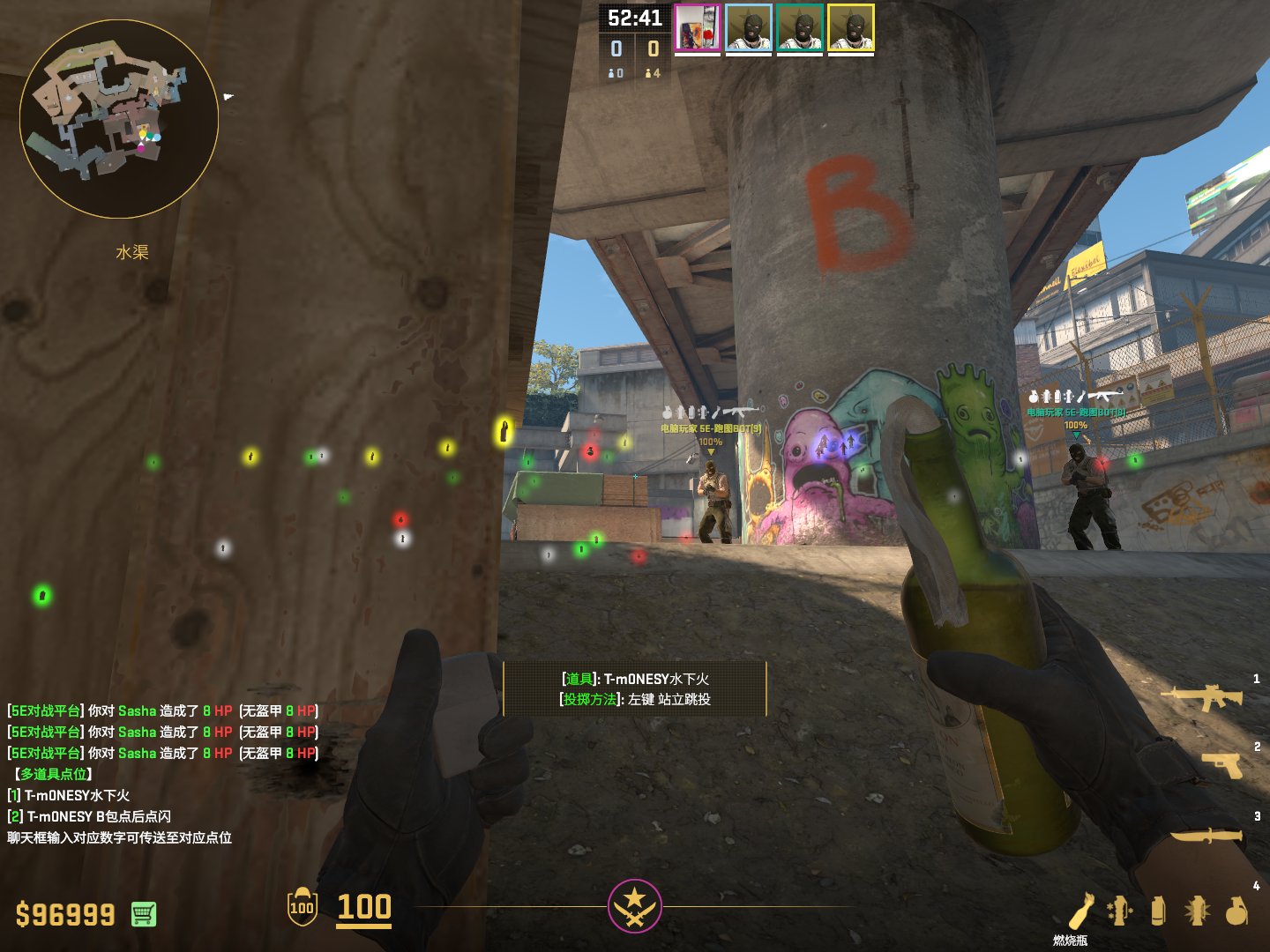Pick the smoke grenade icon

click(x=1158, y=911)
